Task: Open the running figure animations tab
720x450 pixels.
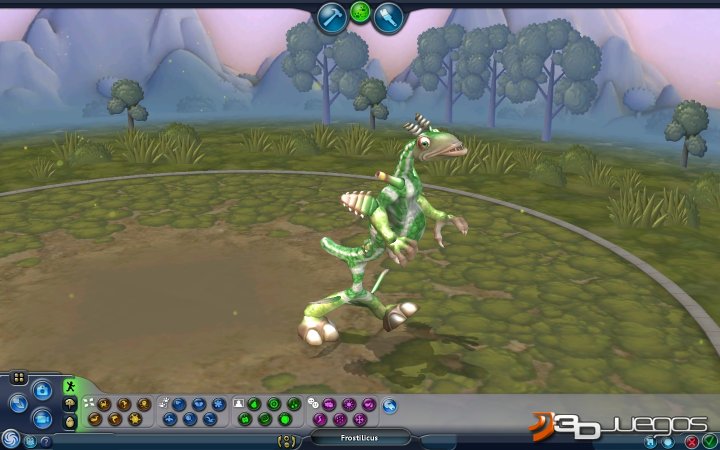Action: [70, 385]
